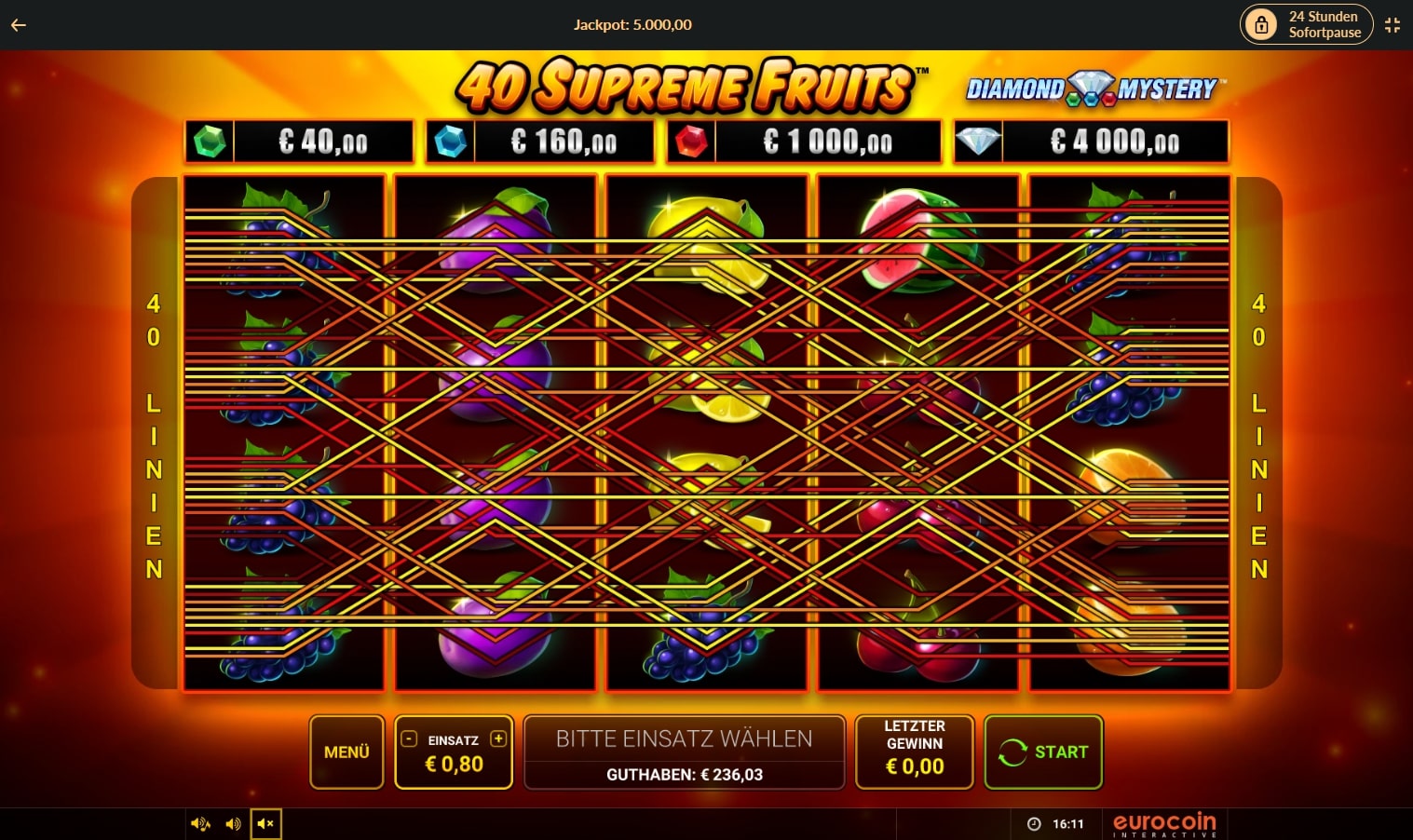Click the back arrow to leave game

tap(18, 25)
